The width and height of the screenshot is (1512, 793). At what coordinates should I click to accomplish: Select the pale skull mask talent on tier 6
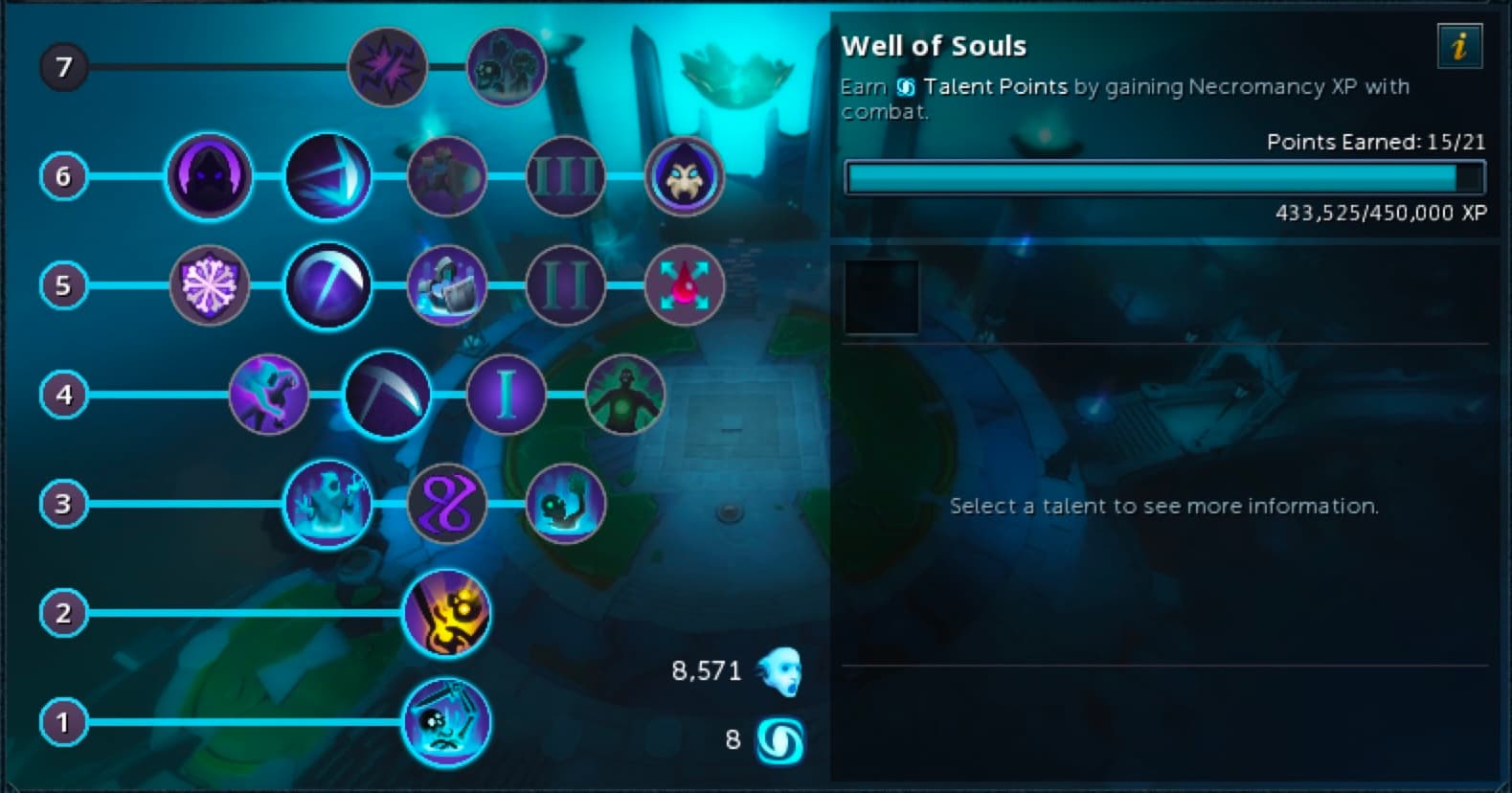point(684,176)
